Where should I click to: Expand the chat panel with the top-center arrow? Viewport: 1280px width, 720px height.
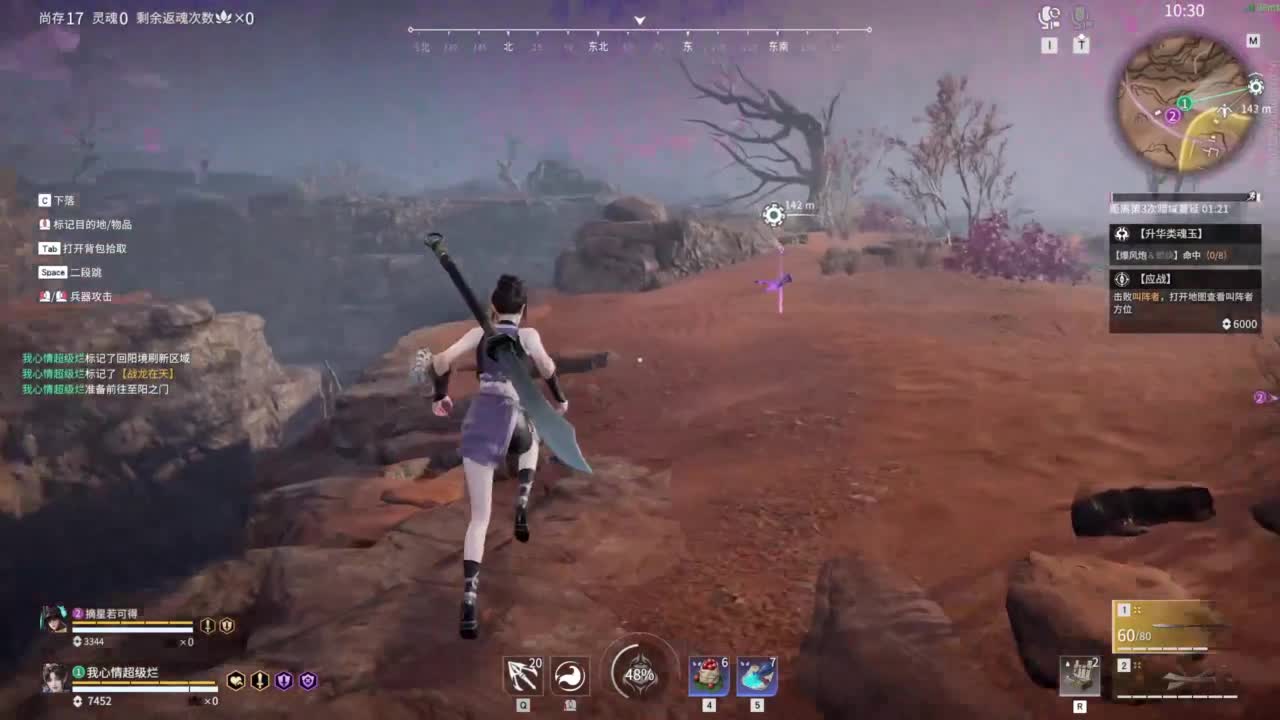tap(638, 20)
